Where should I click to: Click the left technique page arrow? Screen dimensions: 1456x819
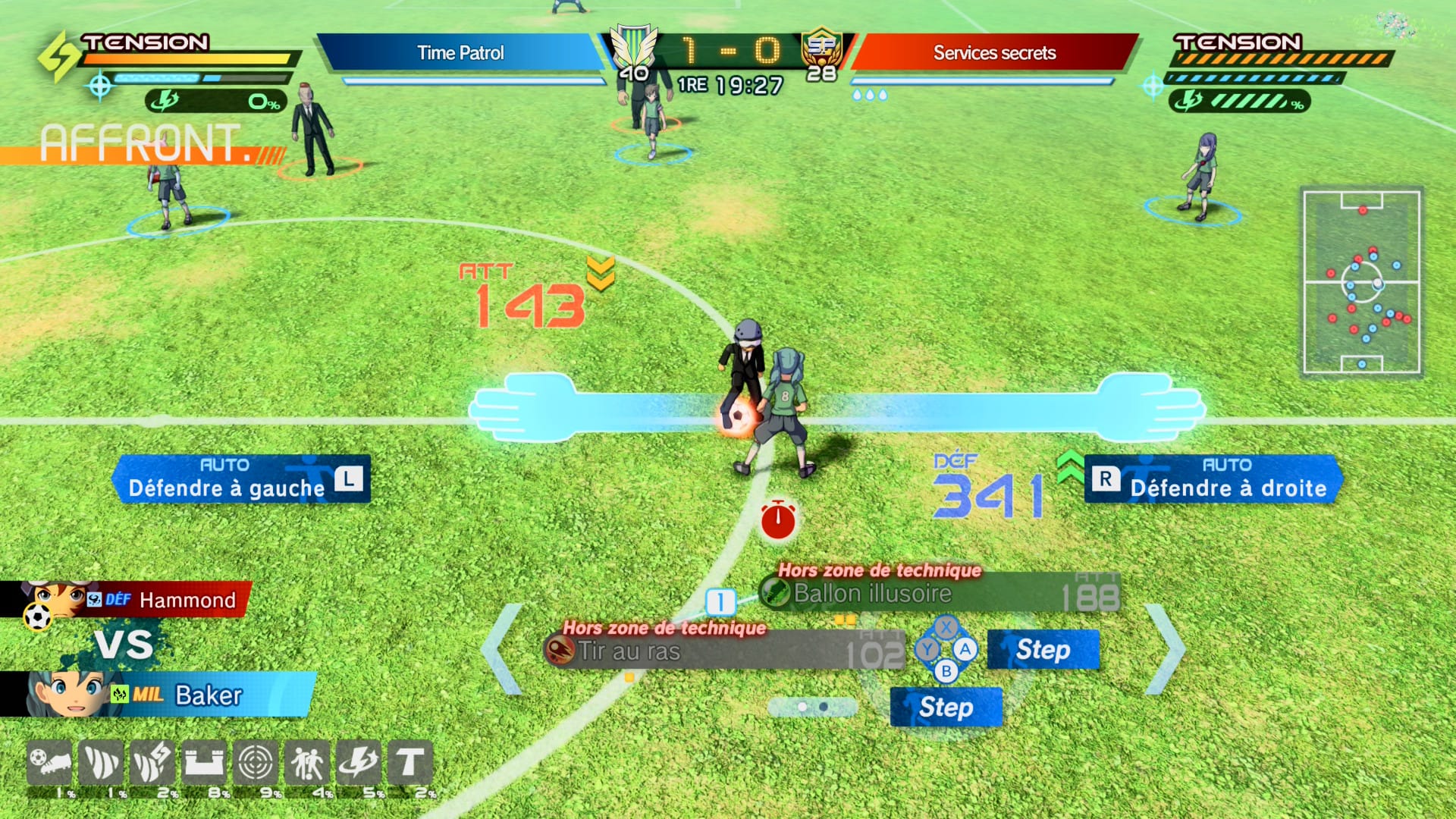click(x=502, y=649)
